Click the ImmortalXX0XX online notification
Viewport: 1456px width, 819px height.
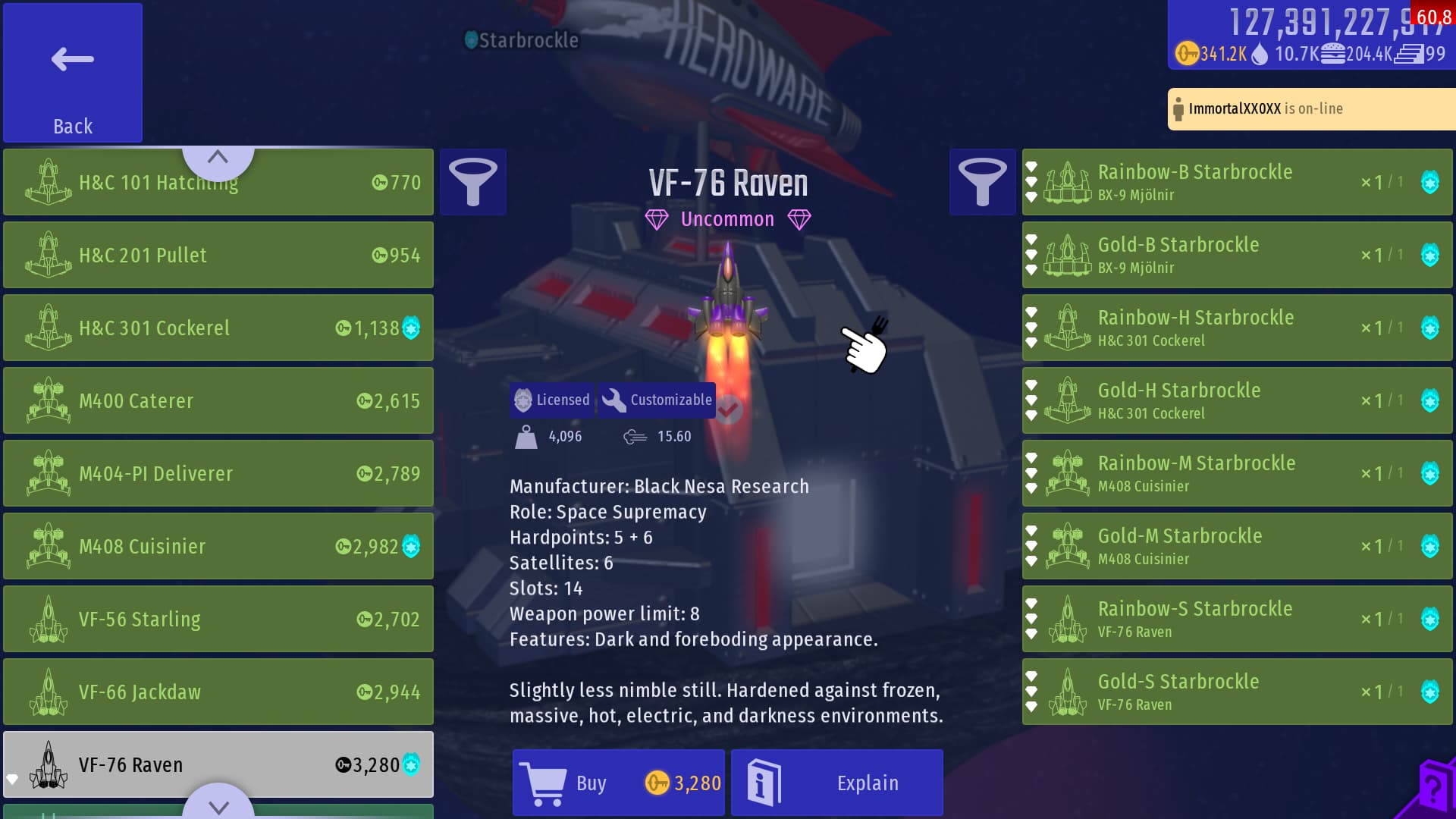1312,108
